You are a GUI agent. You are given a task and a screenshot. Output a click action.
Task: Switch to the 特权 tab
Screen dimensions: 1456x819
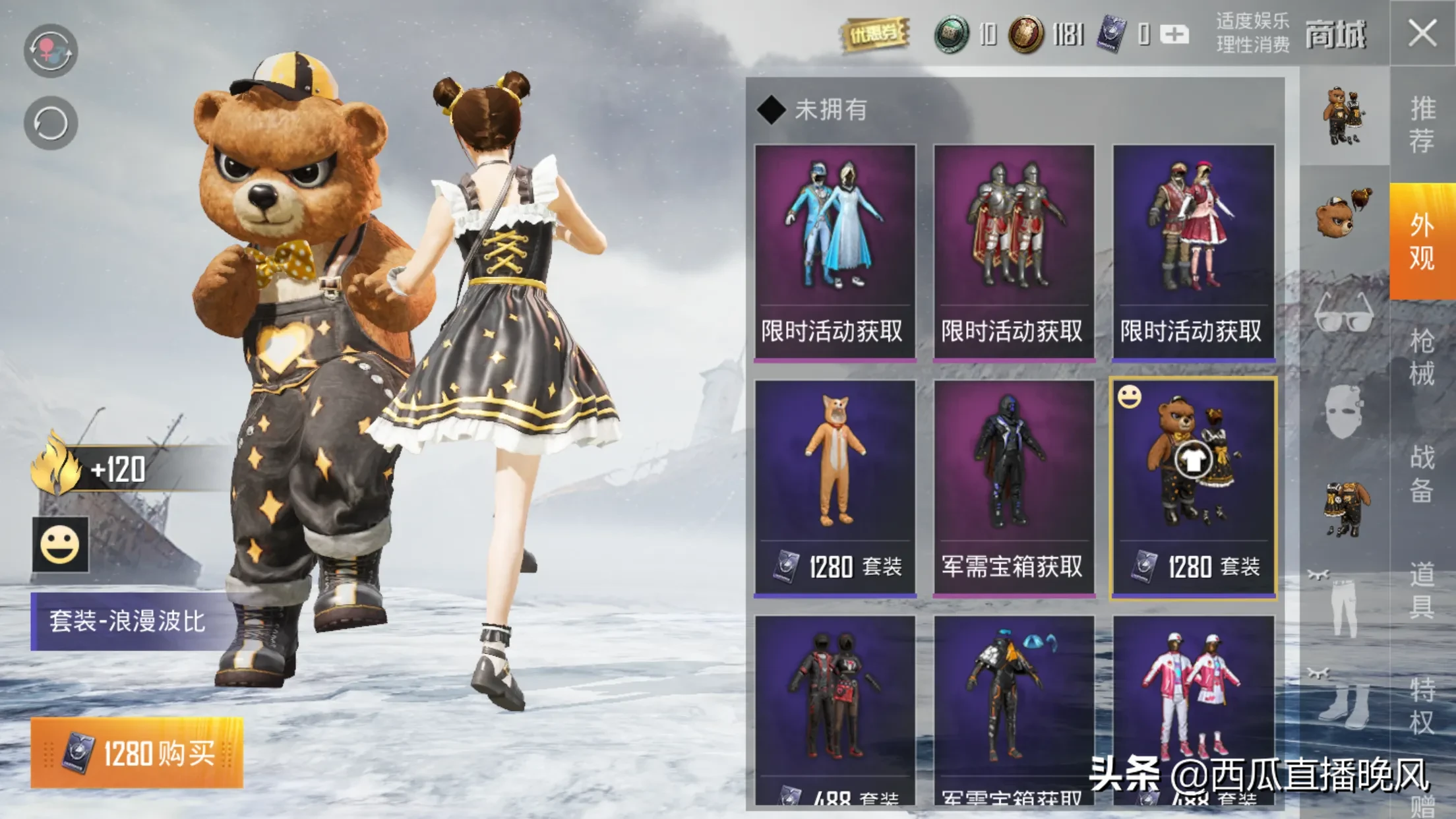(x=1422, y=706)
